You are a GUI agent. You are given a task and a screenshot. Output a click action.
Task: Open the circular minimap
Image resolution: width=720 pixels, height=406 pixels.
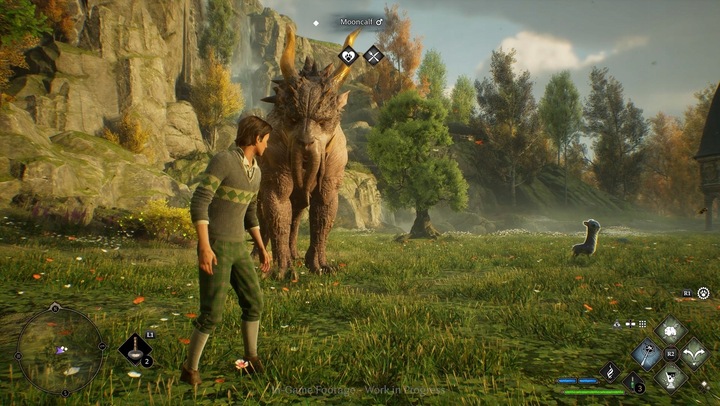[60, 350]
